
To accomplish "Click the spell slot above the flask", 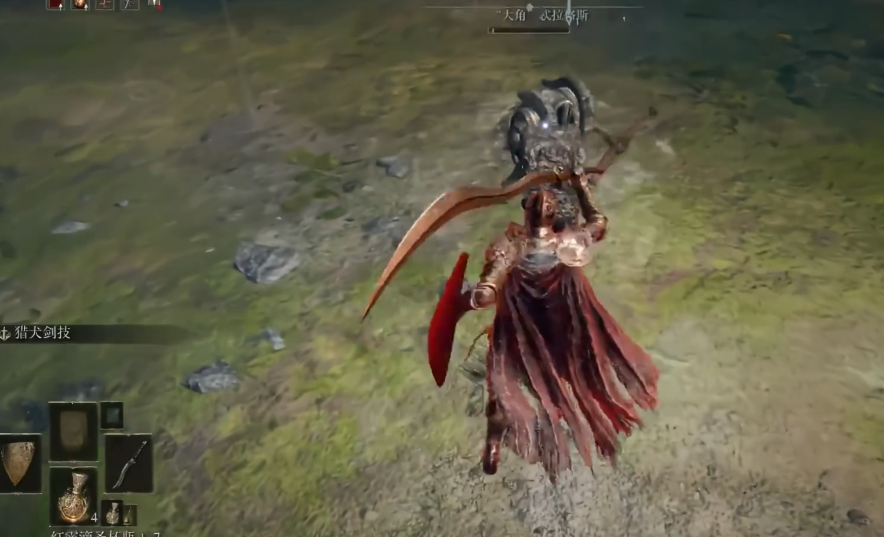I will [x=74, y=431].
